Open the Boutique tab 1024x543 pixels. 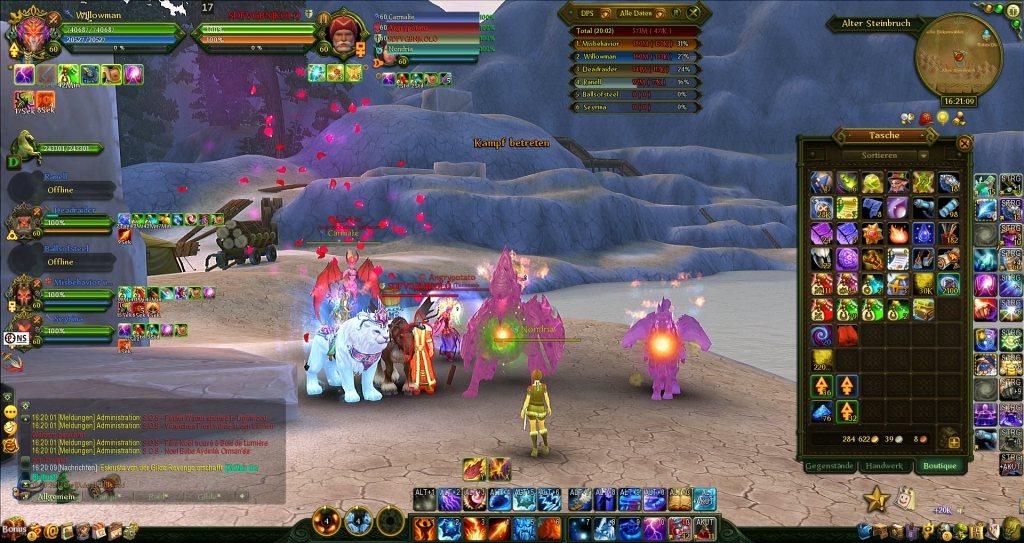click(938, 466)
